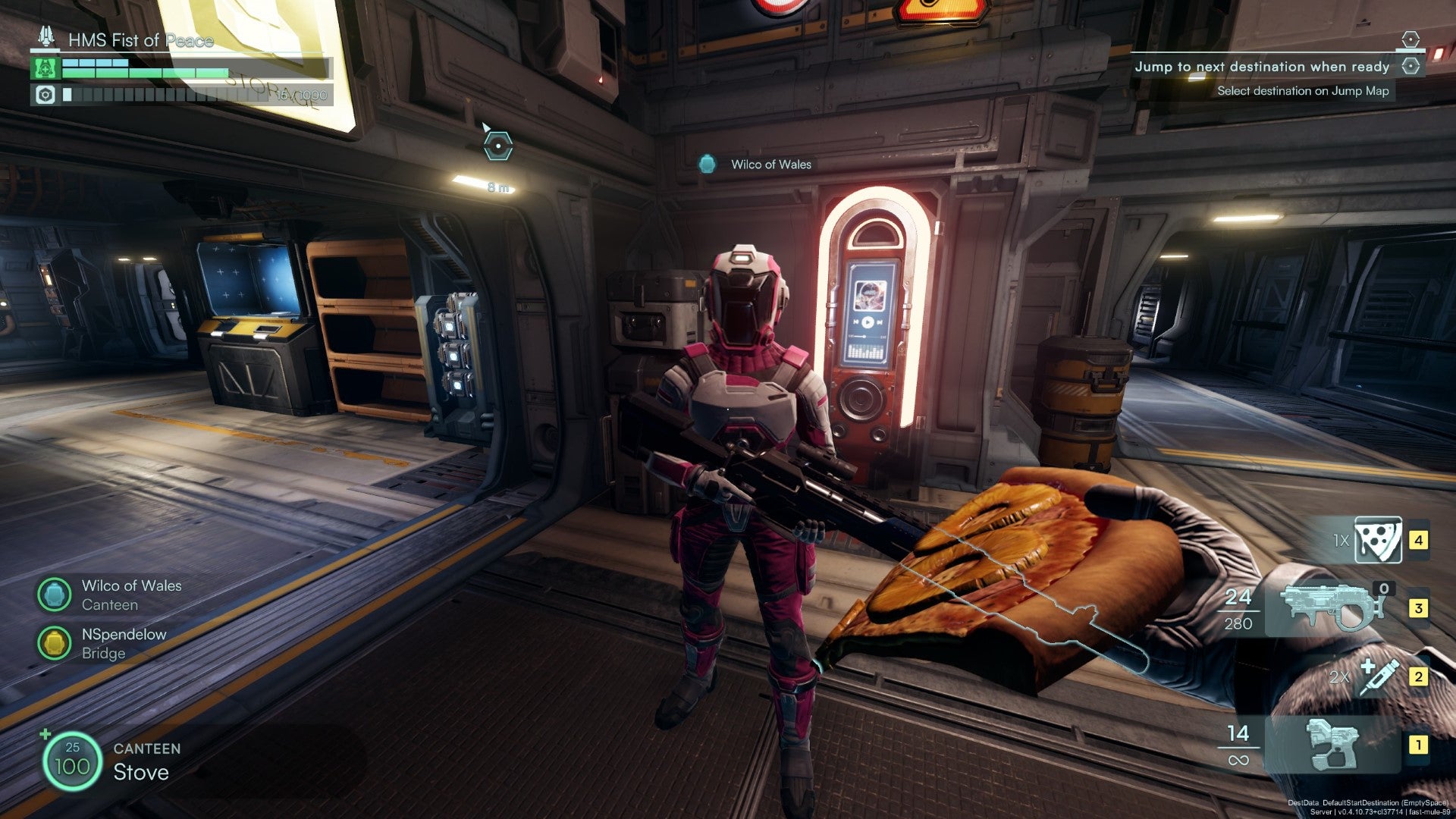Image resolution: width=1456 pixels, height=819 pixels.
Task: Click the Jump to next destination objective
Action: (x=1262, y=67)
